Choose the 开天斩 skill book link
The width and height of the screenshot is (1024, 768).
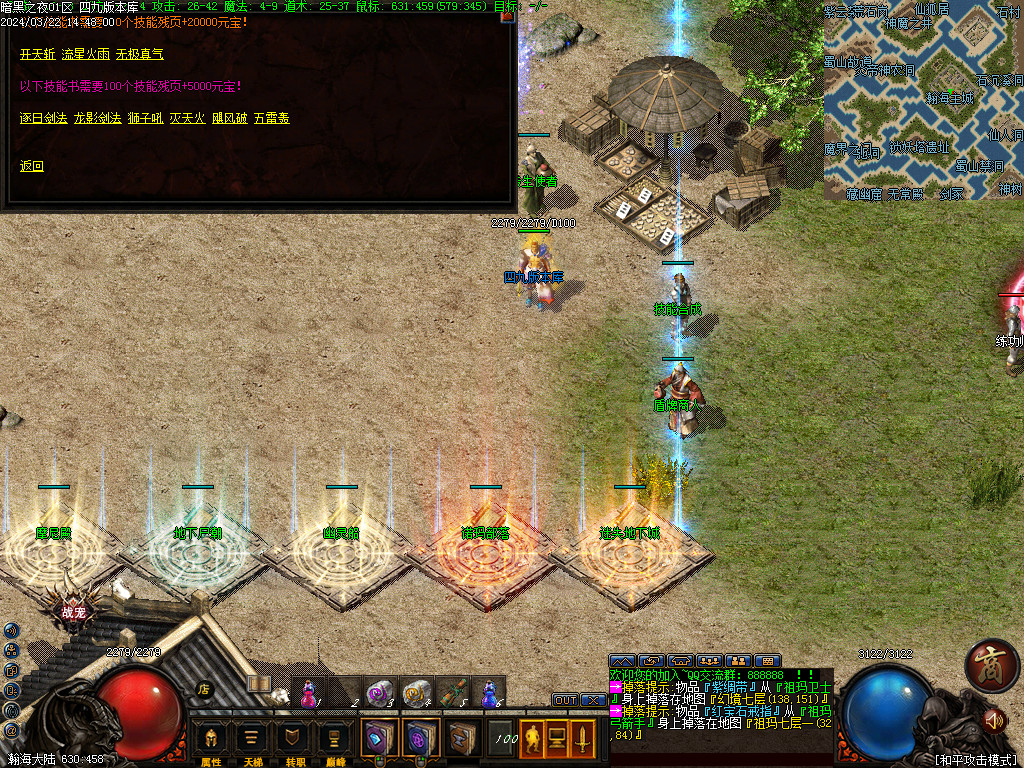[36, 54]
